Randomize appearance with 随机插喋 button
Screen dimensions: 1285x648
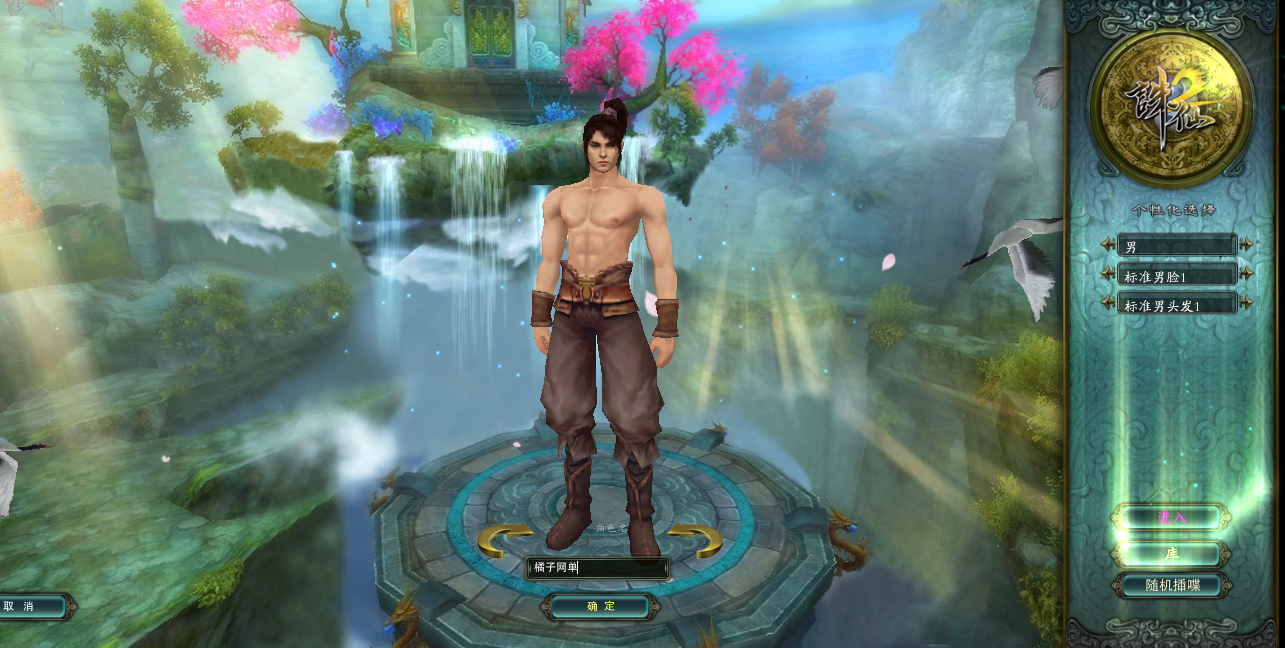point(1170,585)
